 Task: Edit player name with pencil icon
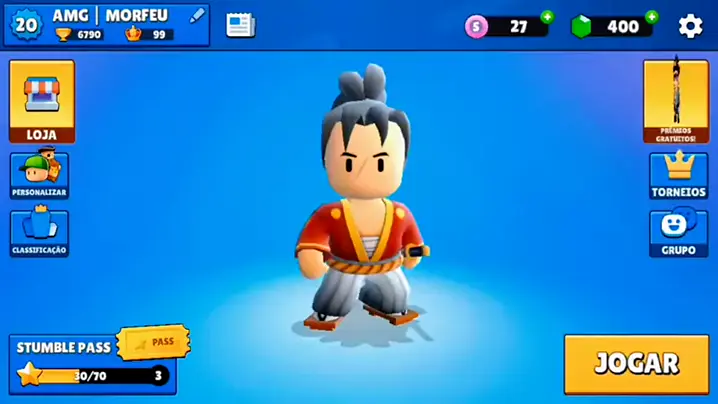coord(197,15)
